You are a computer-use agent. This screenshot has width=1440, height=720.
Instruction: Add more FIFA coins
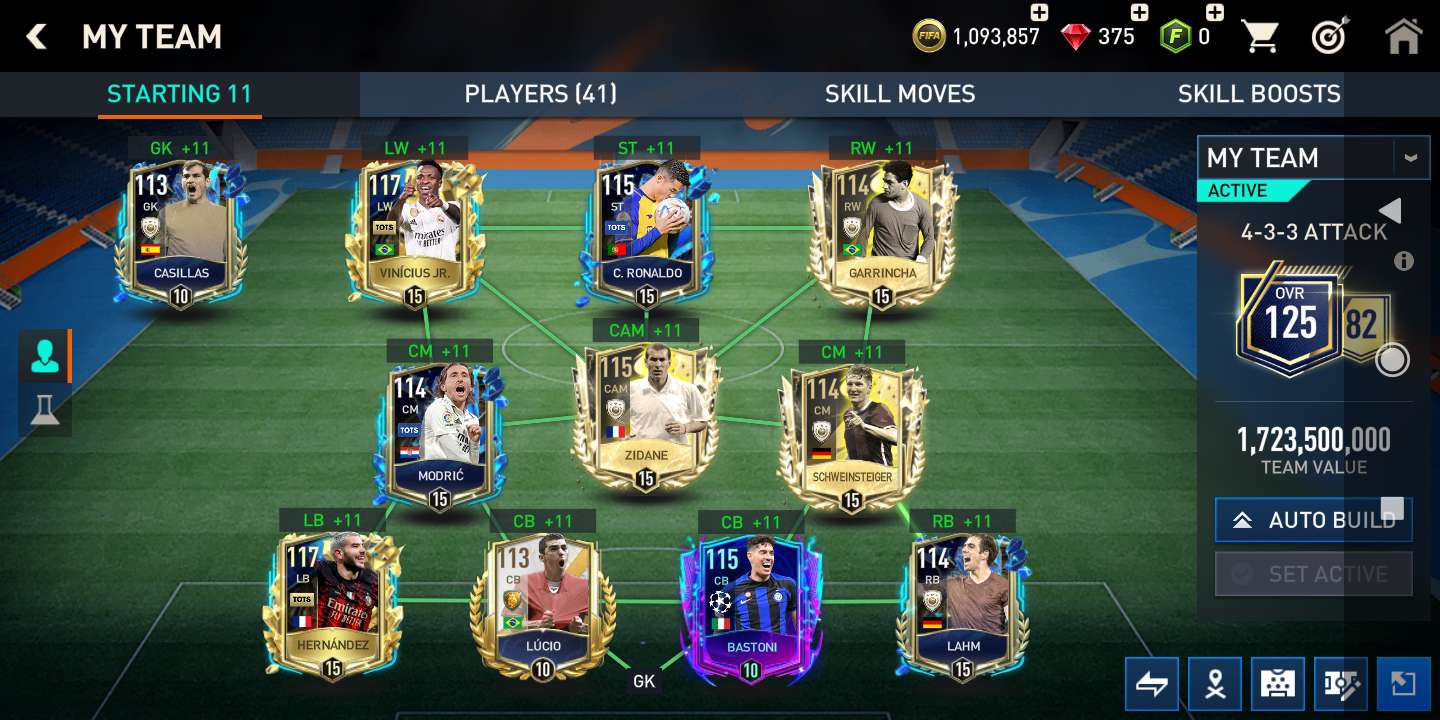[1039, 13]
